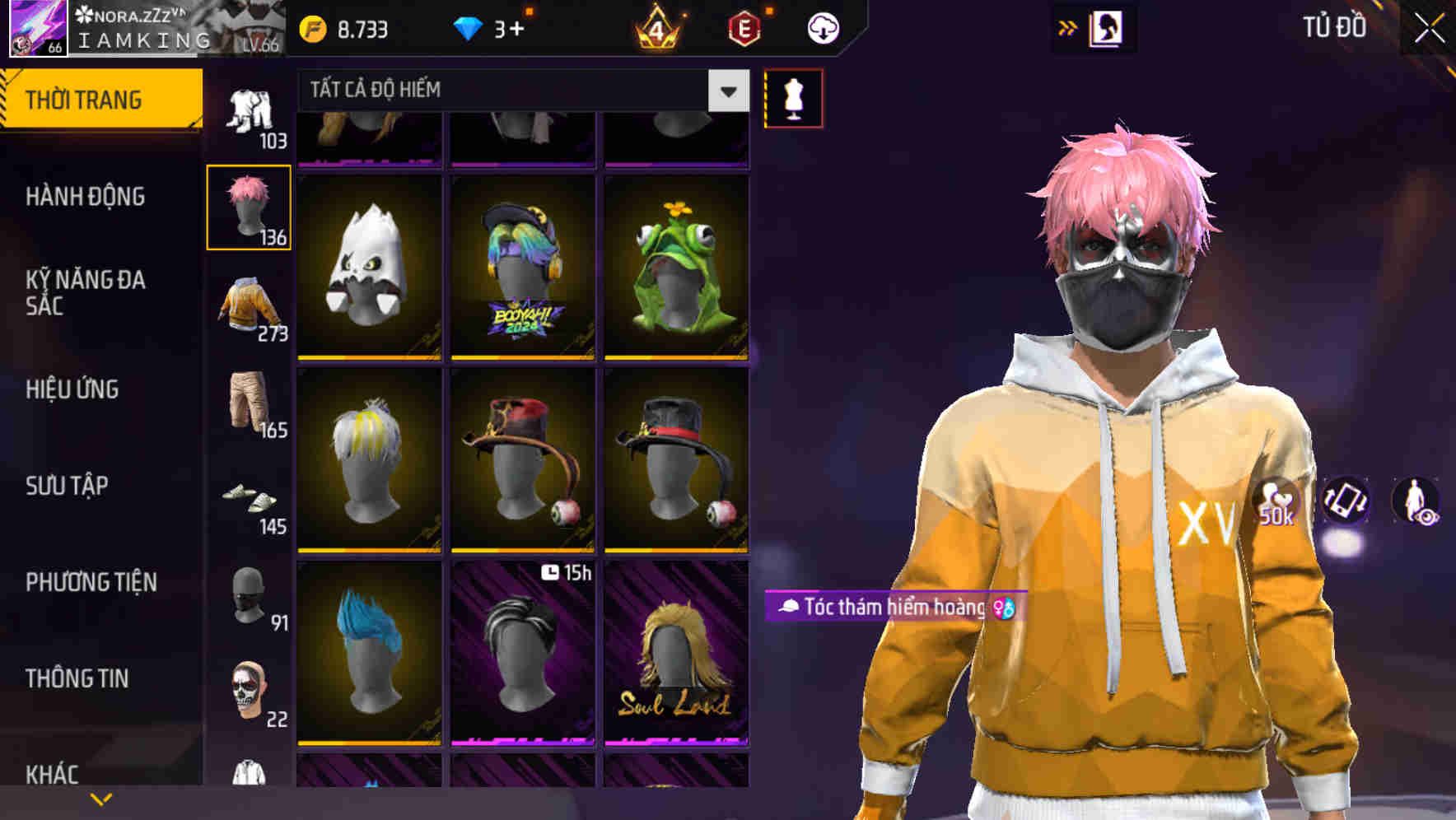Open the wardrobe profile card icon
Screen dimensions: 1456x820
click(x=1105, y=26)
